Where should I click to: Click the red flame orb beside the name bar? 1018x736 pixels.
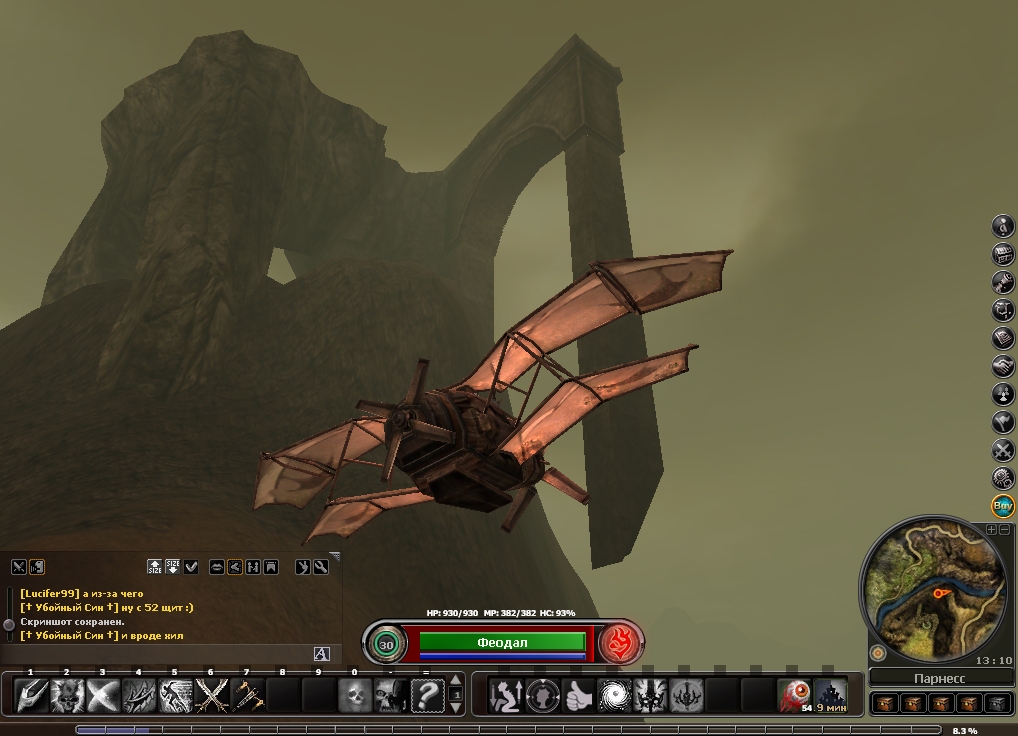tap(618, 644)
